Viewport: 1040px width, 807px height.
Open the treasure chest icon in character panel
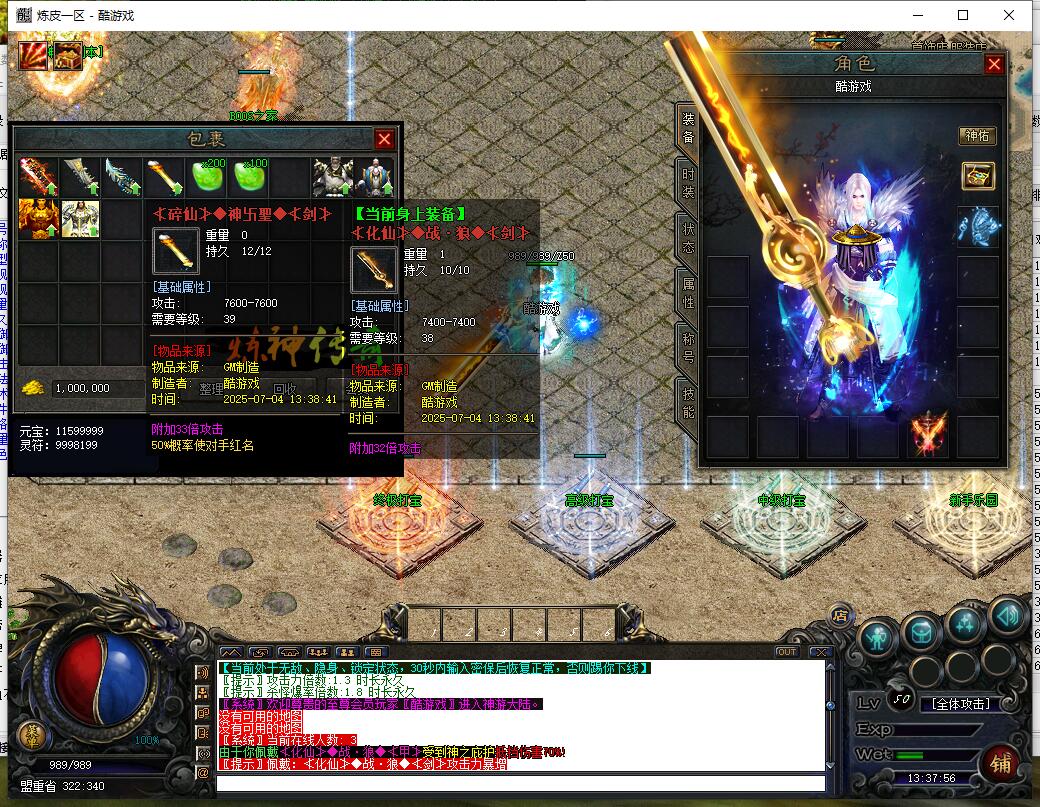point(978,175)
